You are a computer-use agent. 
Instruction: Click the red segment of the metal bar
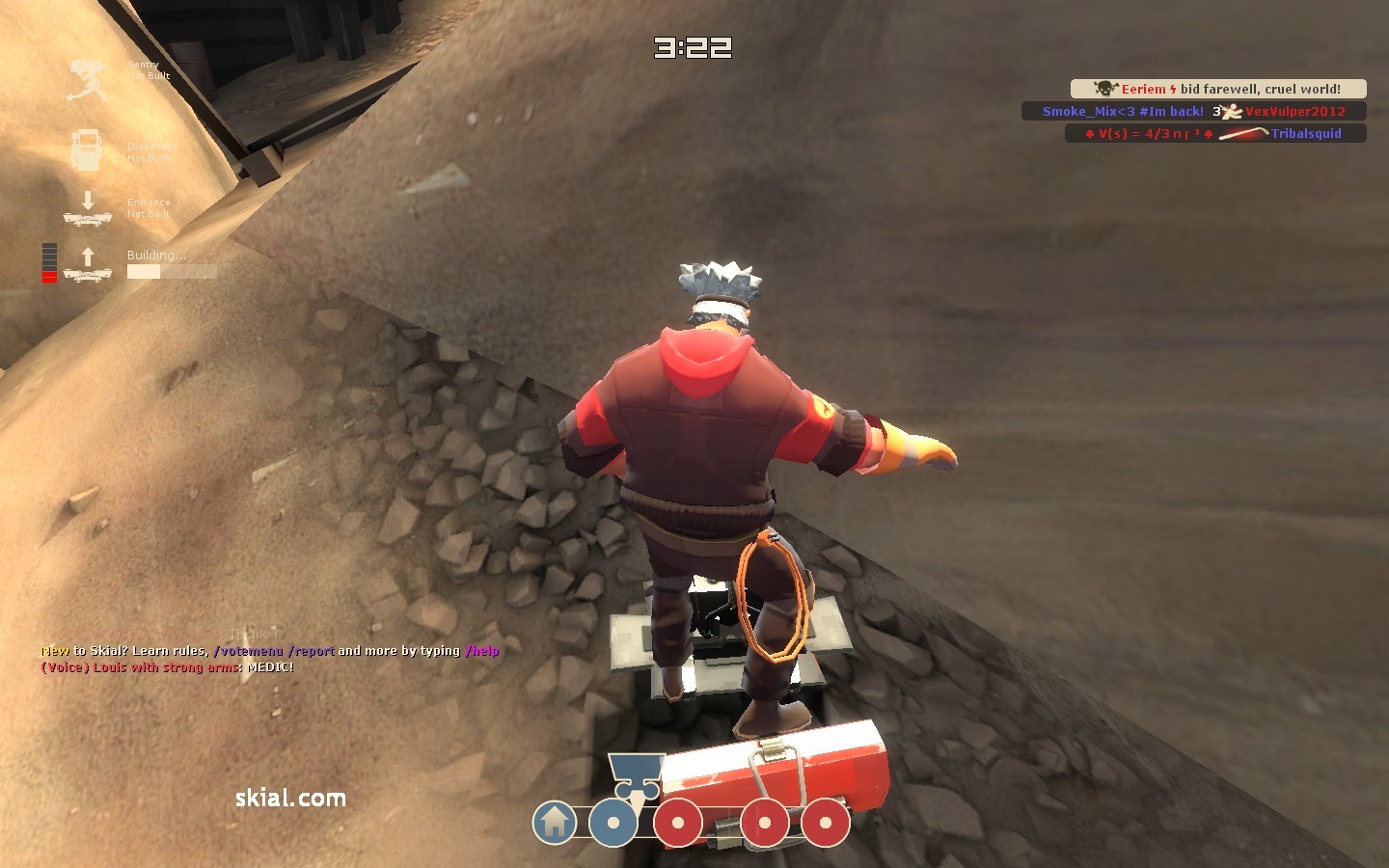pyautogui.click(x=50, y=278)
